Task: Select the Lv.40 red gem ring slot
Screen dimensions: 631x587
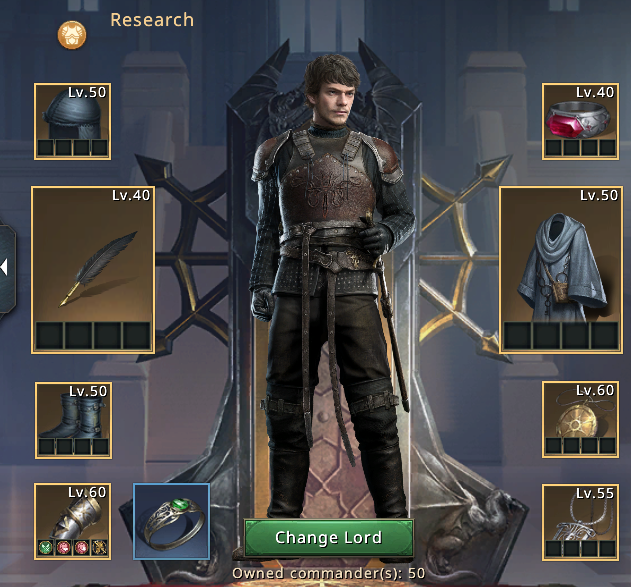Action: [580, 121]
